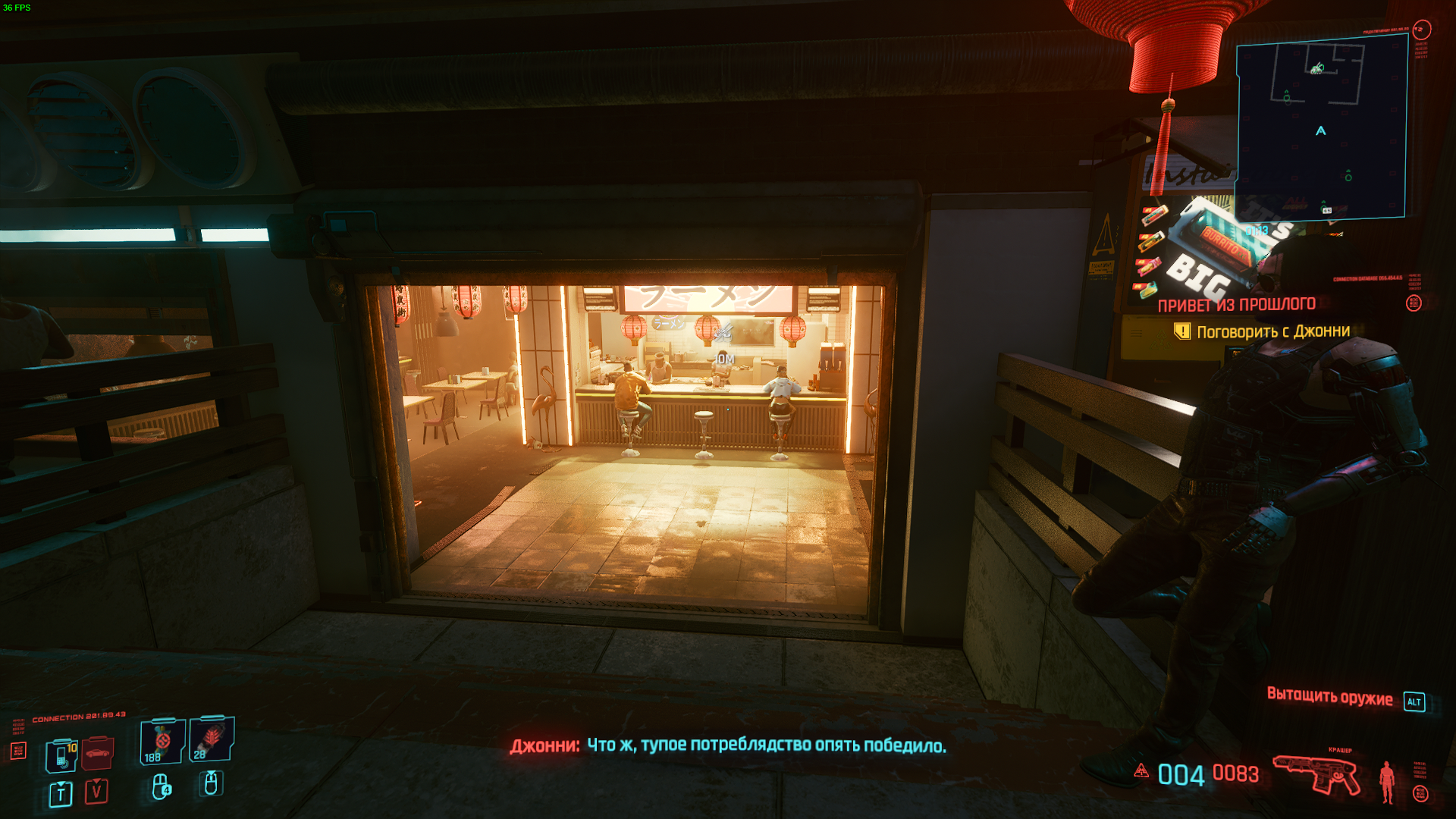Open the phone quick-access slot
1456x819 pixels.
click(61, 755)
